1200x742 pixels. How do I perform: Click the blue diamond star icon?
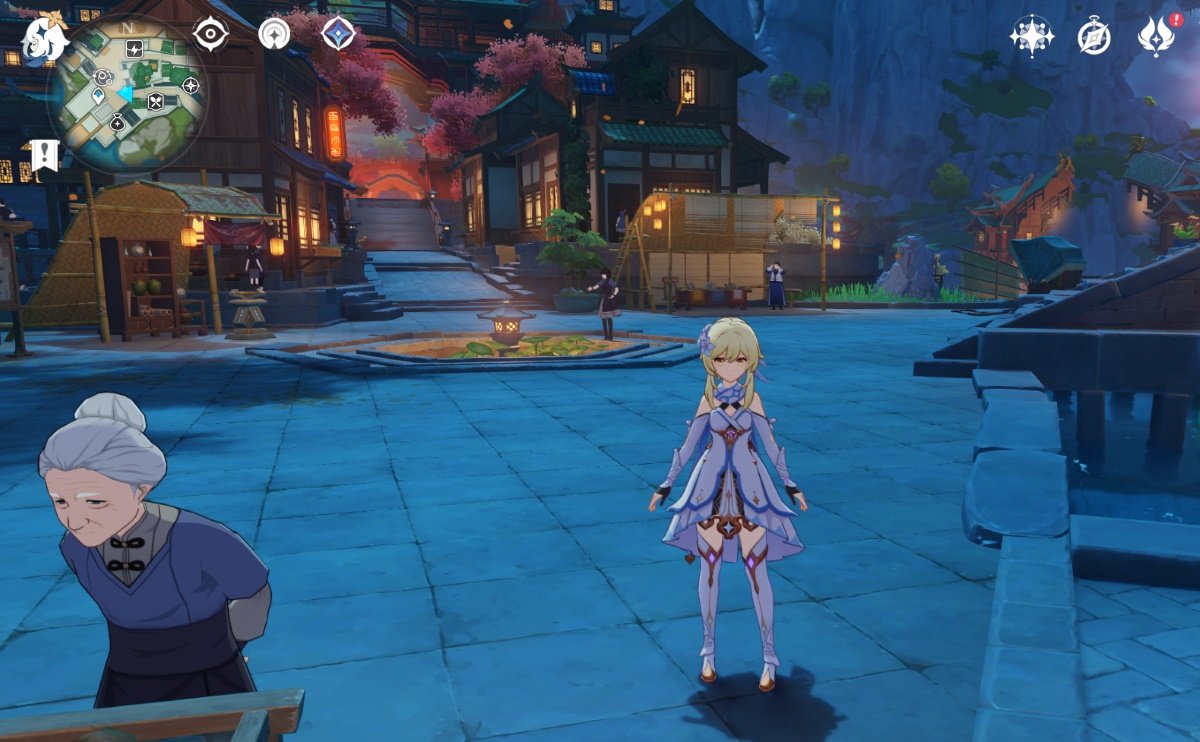click(338, 34)
